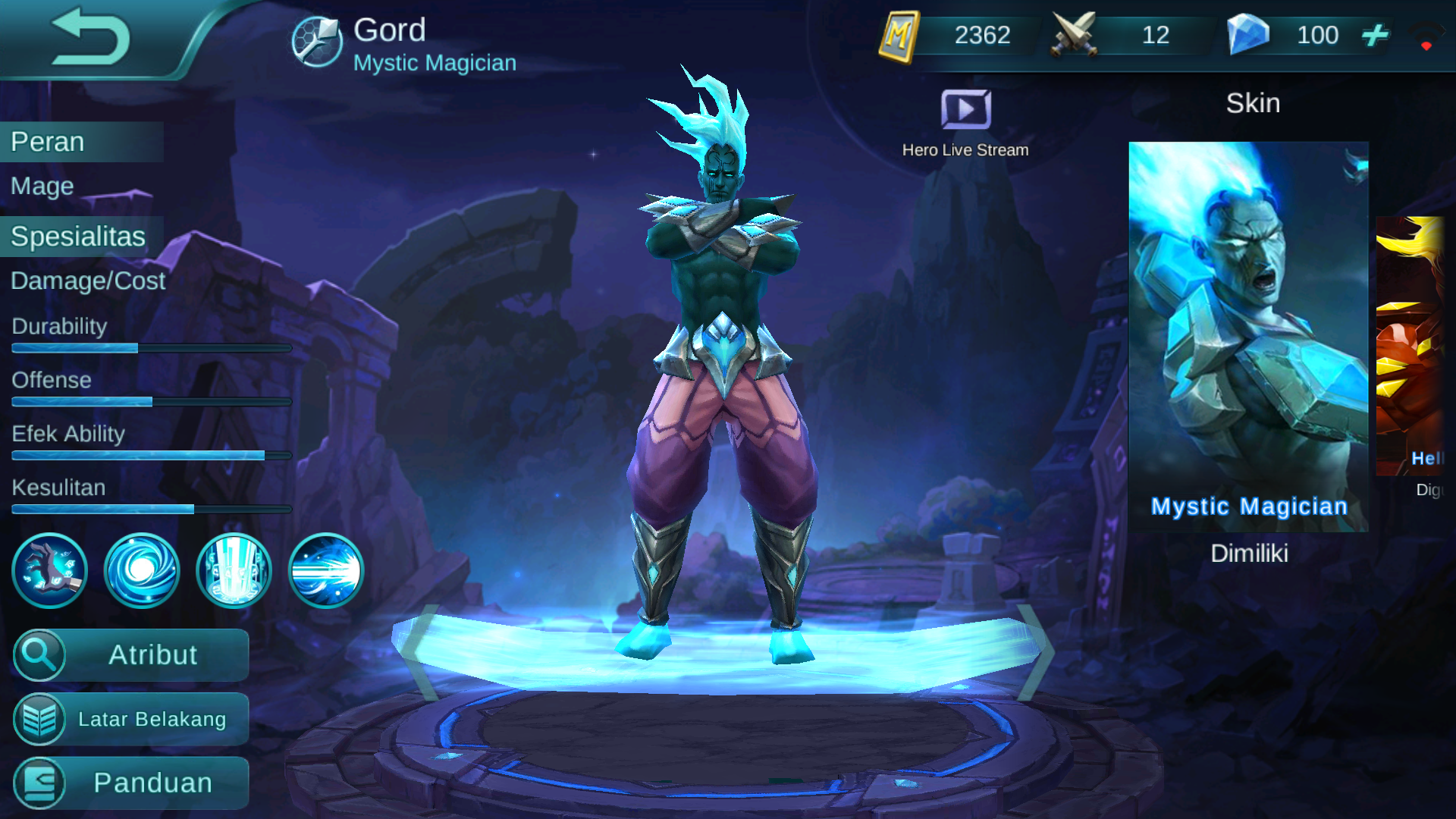Select Gord's first skill icon
The height and width of the screenshot is (819, 1456).
pyautogui.click(x=49, y=571)
